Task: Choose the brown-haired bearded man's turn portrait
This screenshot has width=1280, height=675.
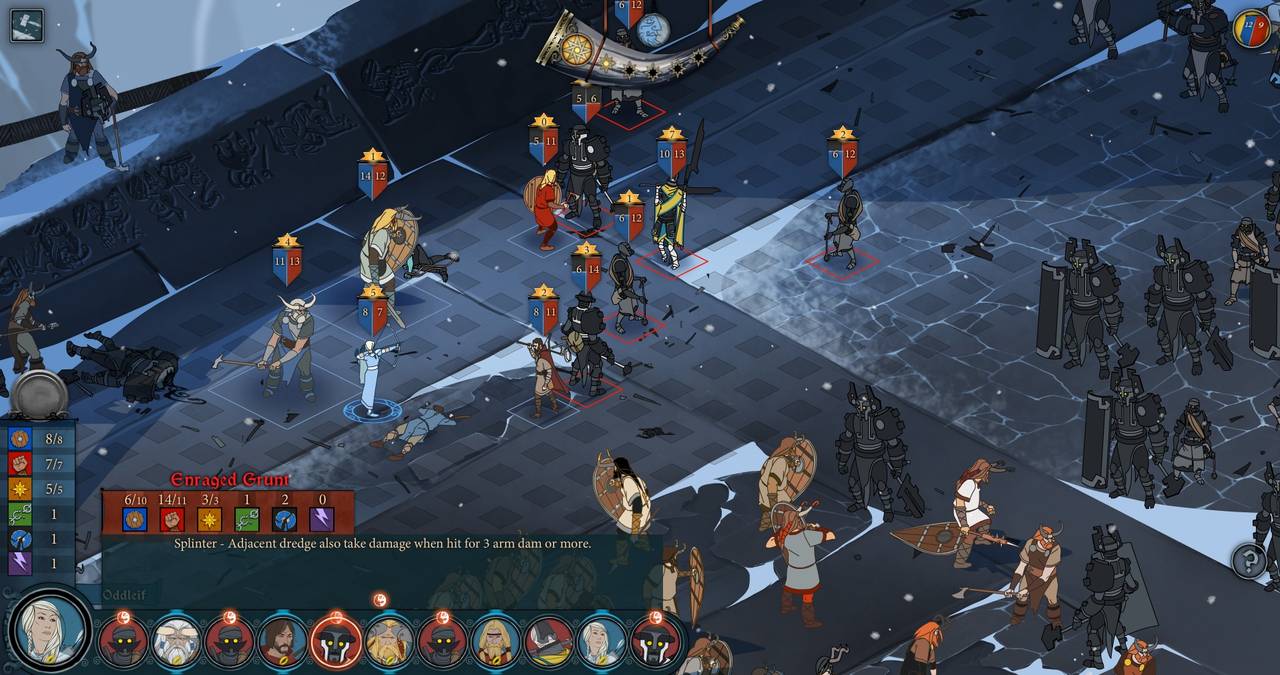Action: point(282,642)
